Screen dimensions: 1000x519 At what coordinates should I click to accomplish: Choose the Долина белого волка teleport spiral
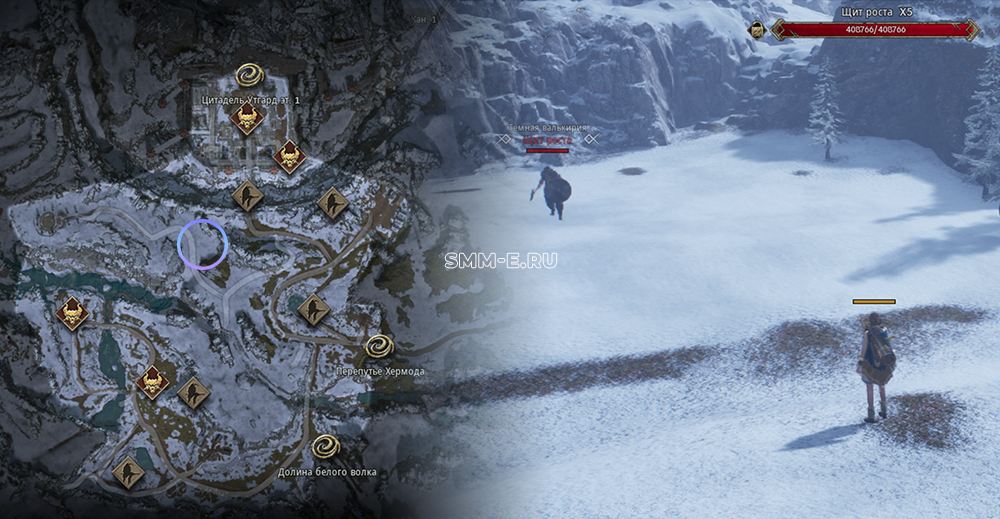tap(326, 446)
